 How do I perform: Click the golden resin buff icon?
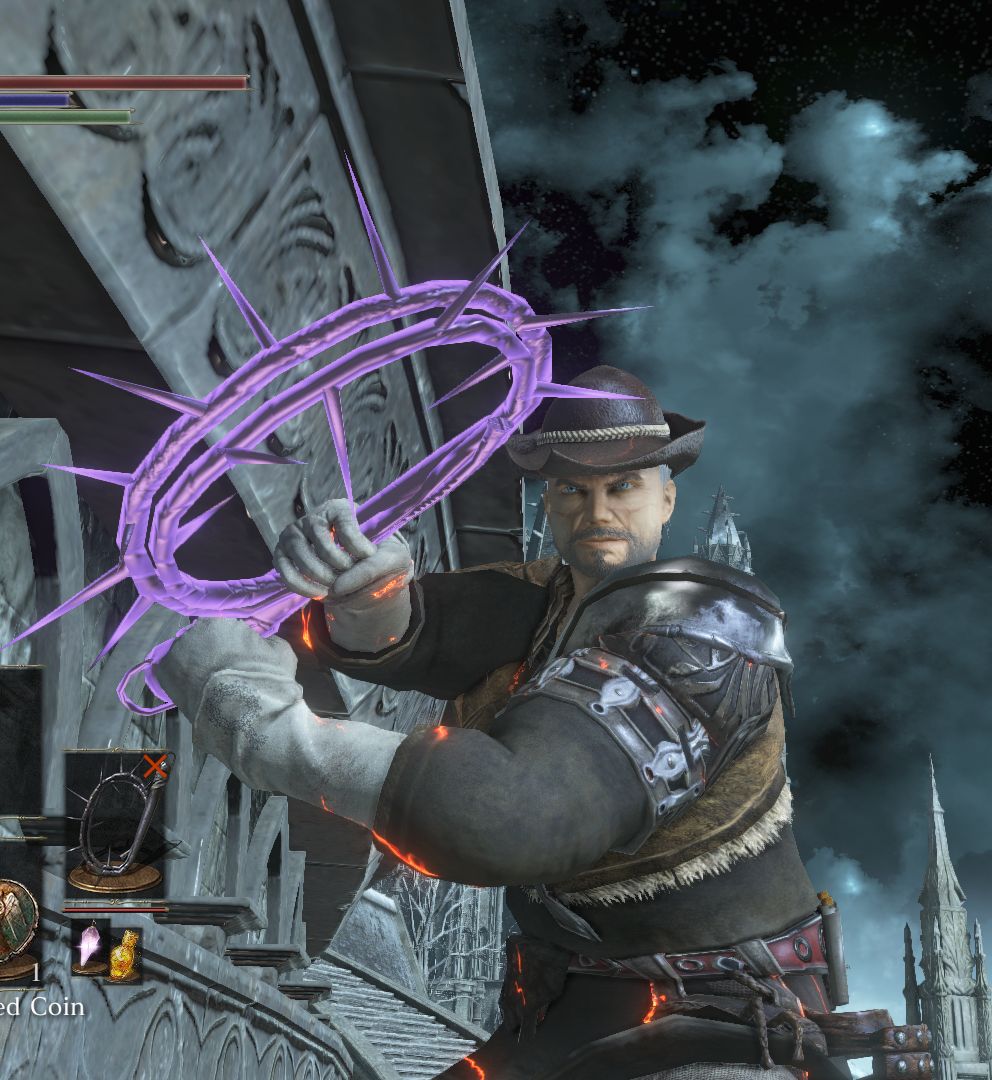click(124, 953)
